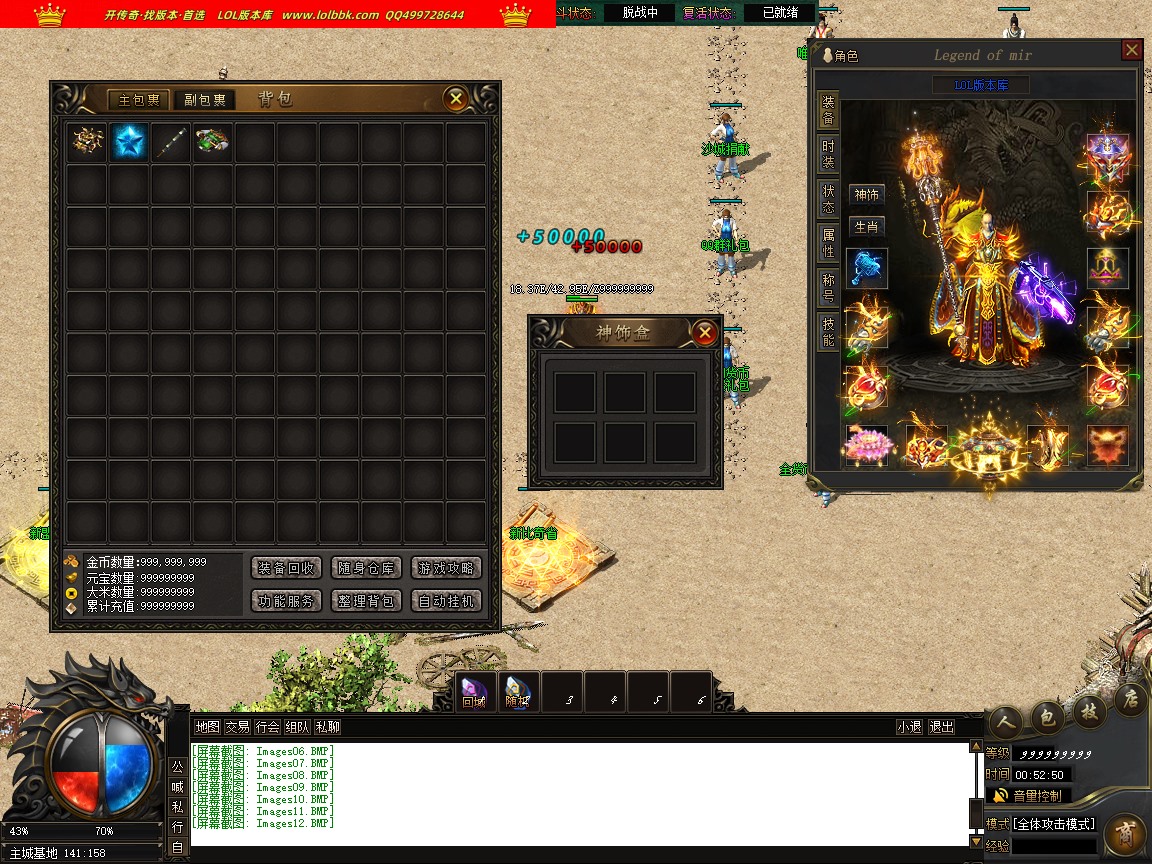
Task: Sort items with the 整理背包 button
Action: (366, 601)
